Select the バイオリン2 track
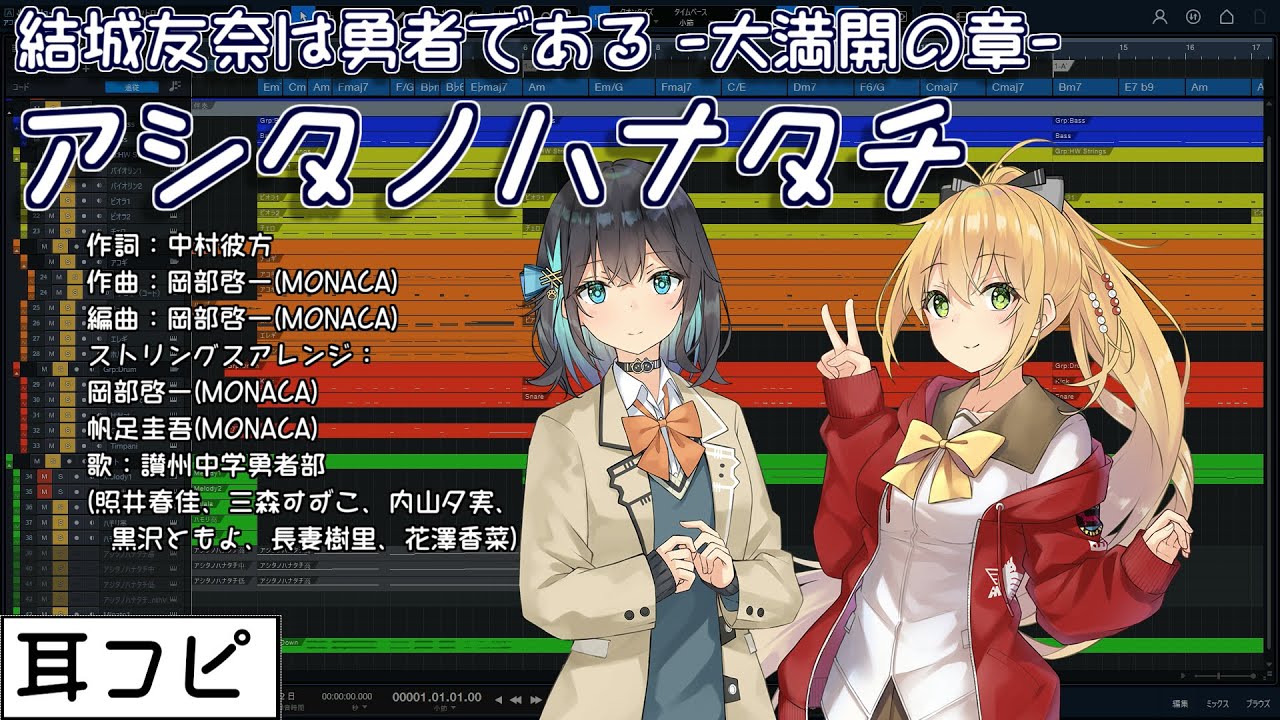This screenshot has width=1280, height=720. point(126,186)
